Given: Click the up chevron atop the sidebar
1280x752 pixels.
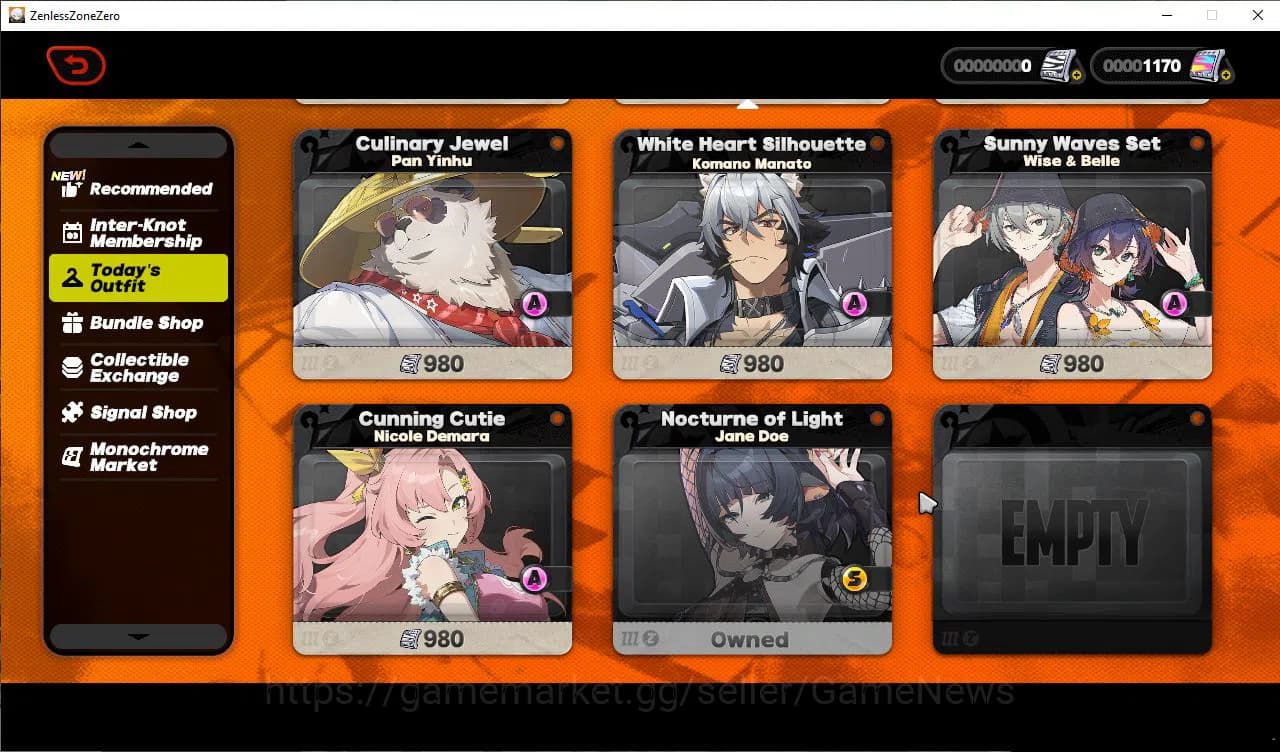Looking at the screenshot, I should click(138, 144).
